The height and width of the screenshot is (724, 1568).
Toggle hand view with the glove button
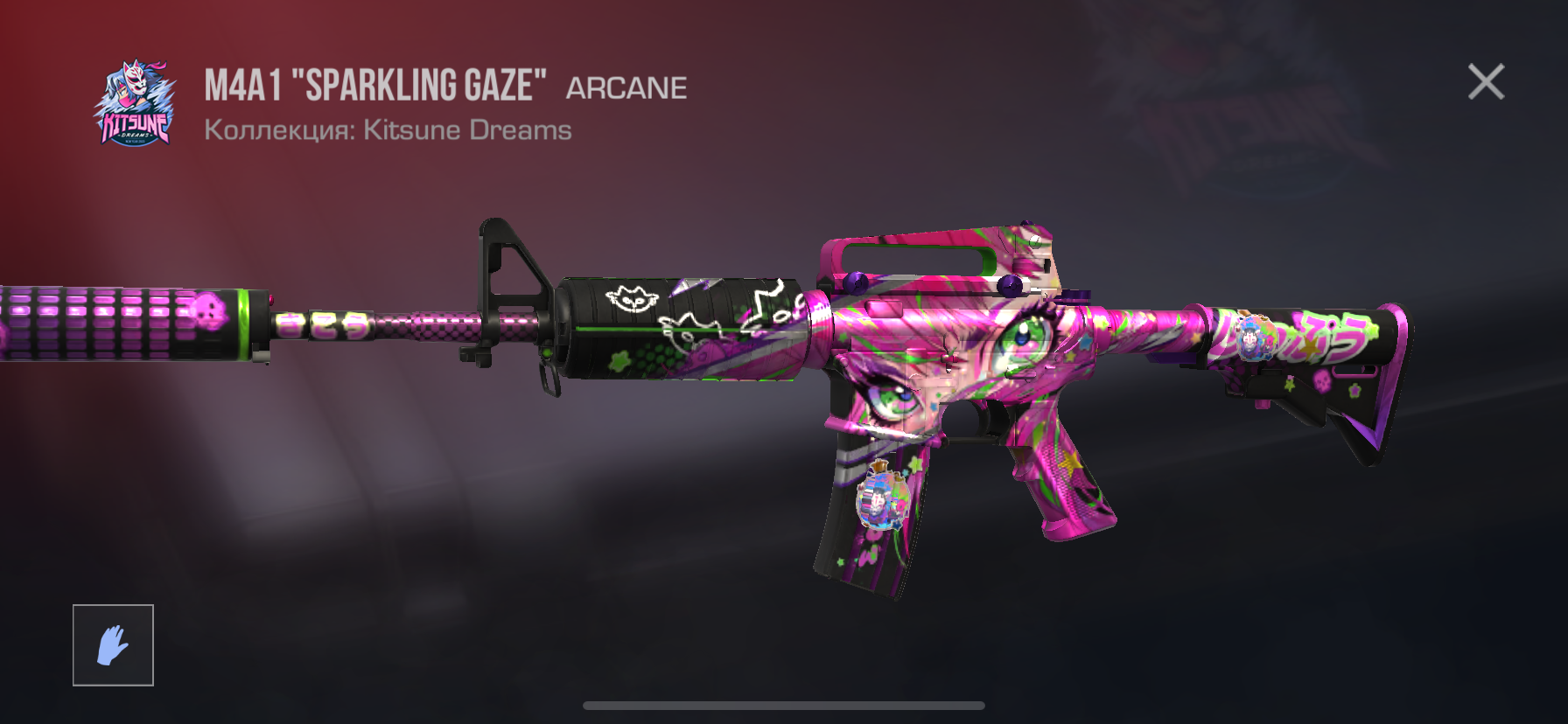click(x=112, y=644)
